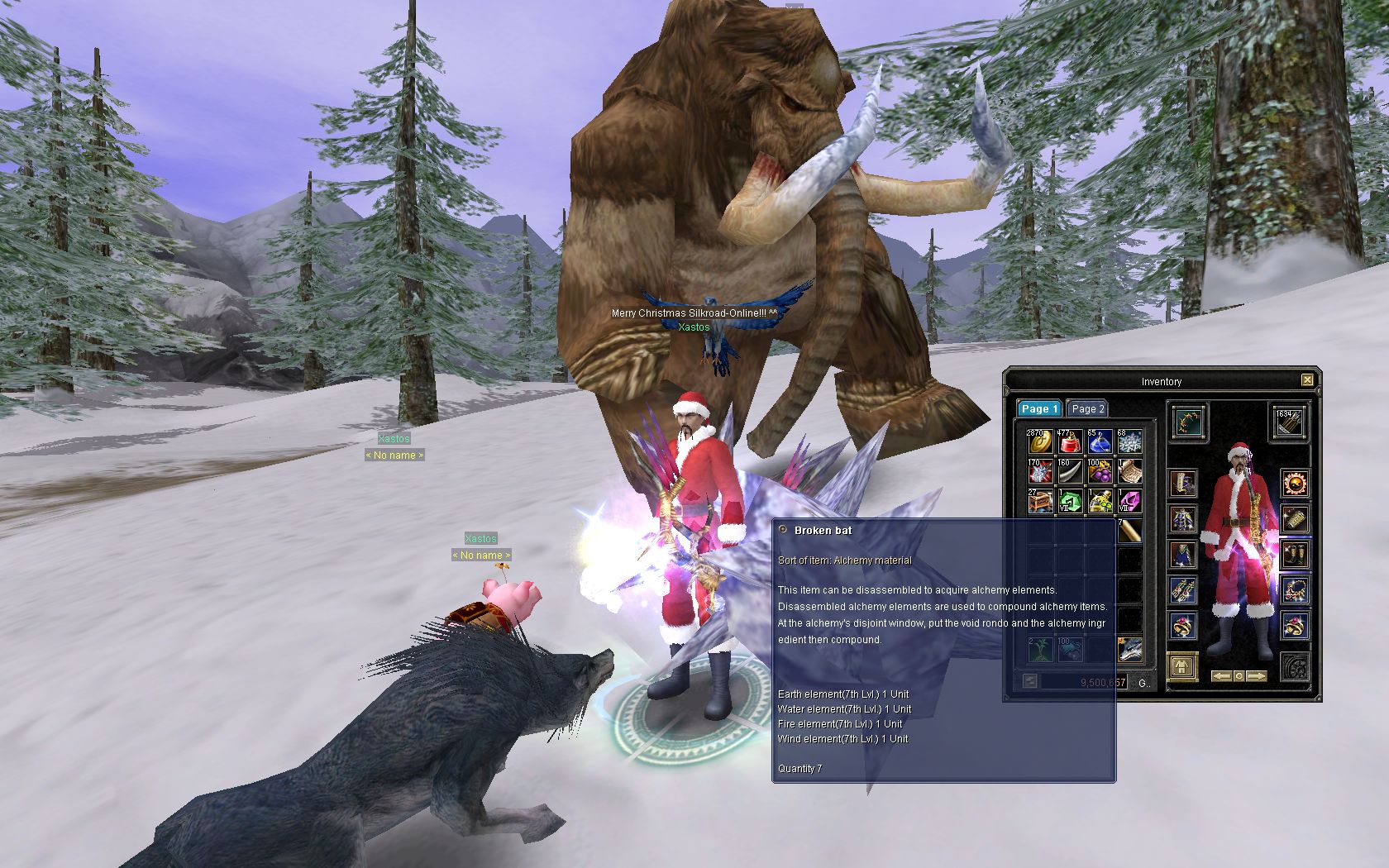
Task: Select the pink VII tablet item
Action: coord(1129,501)
